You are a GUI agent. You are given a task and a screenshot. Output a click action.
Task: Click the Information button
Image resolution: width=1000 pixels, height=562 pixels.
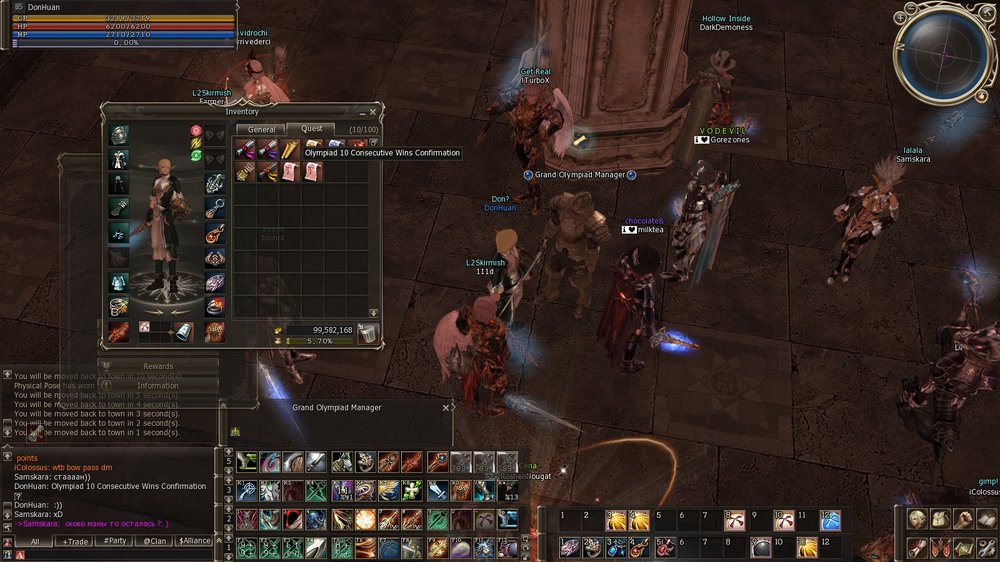point(158,385)
